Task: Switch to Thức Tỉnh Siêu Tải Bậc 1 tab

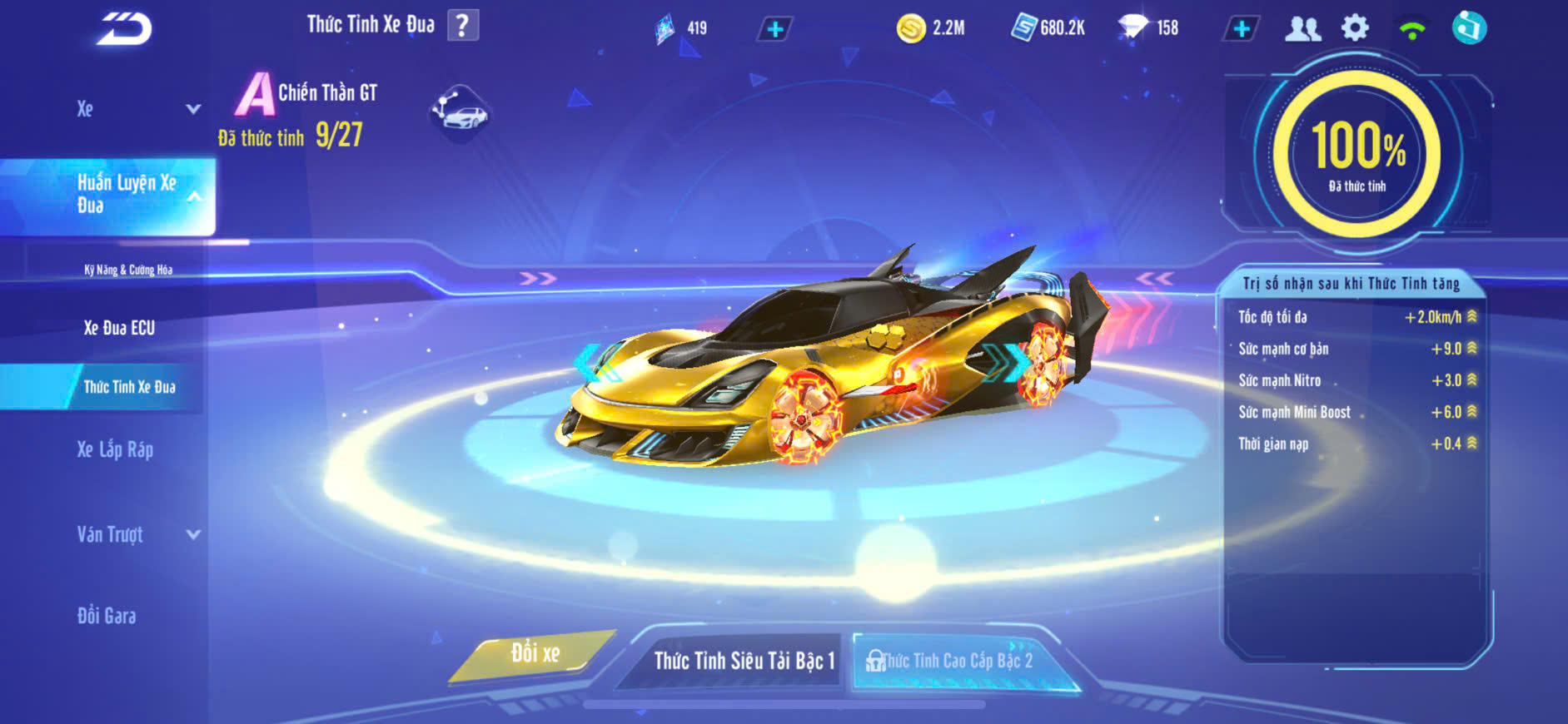Action: click(744, 661)
